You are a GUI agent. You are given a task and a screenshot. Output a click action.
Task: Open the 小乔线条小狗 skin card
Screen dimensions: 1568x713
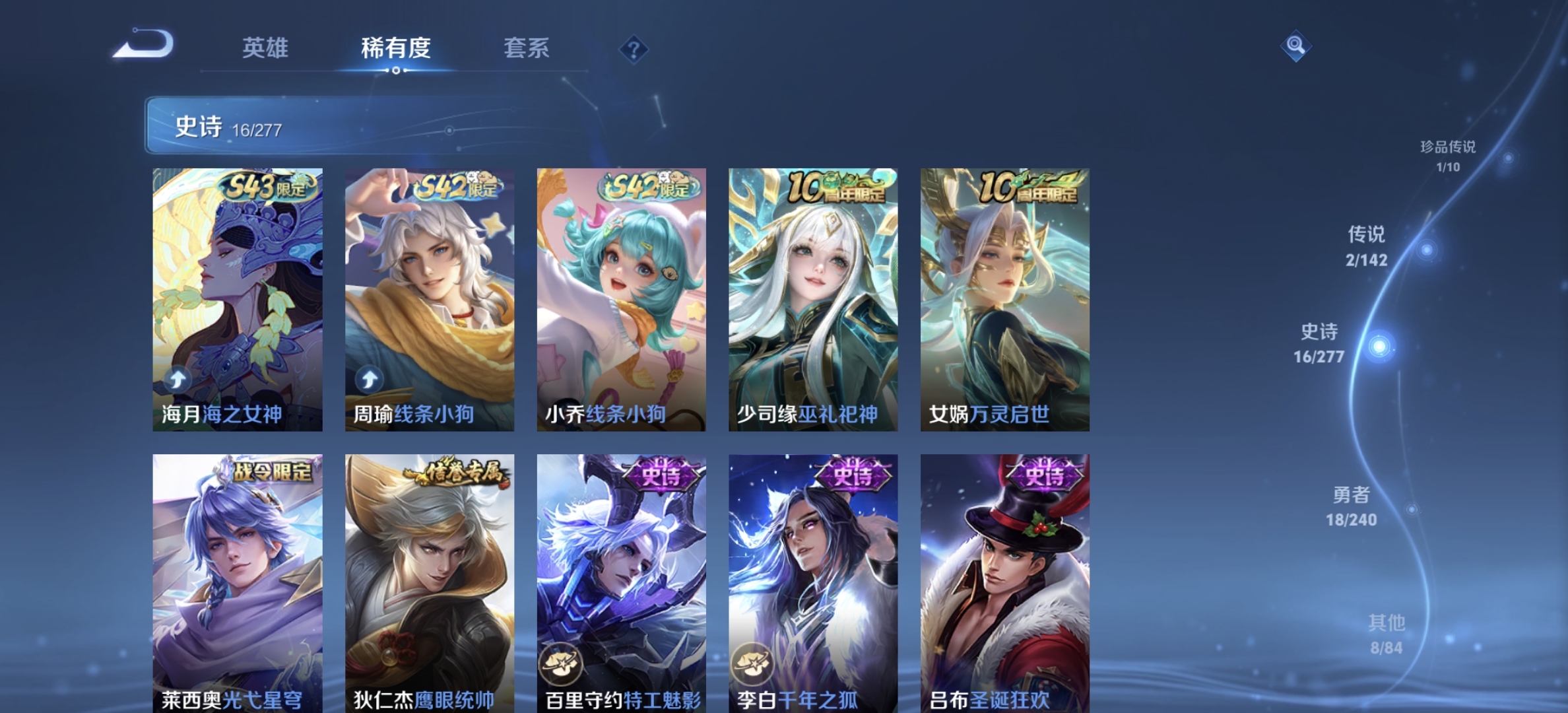[x=620, y=297]
